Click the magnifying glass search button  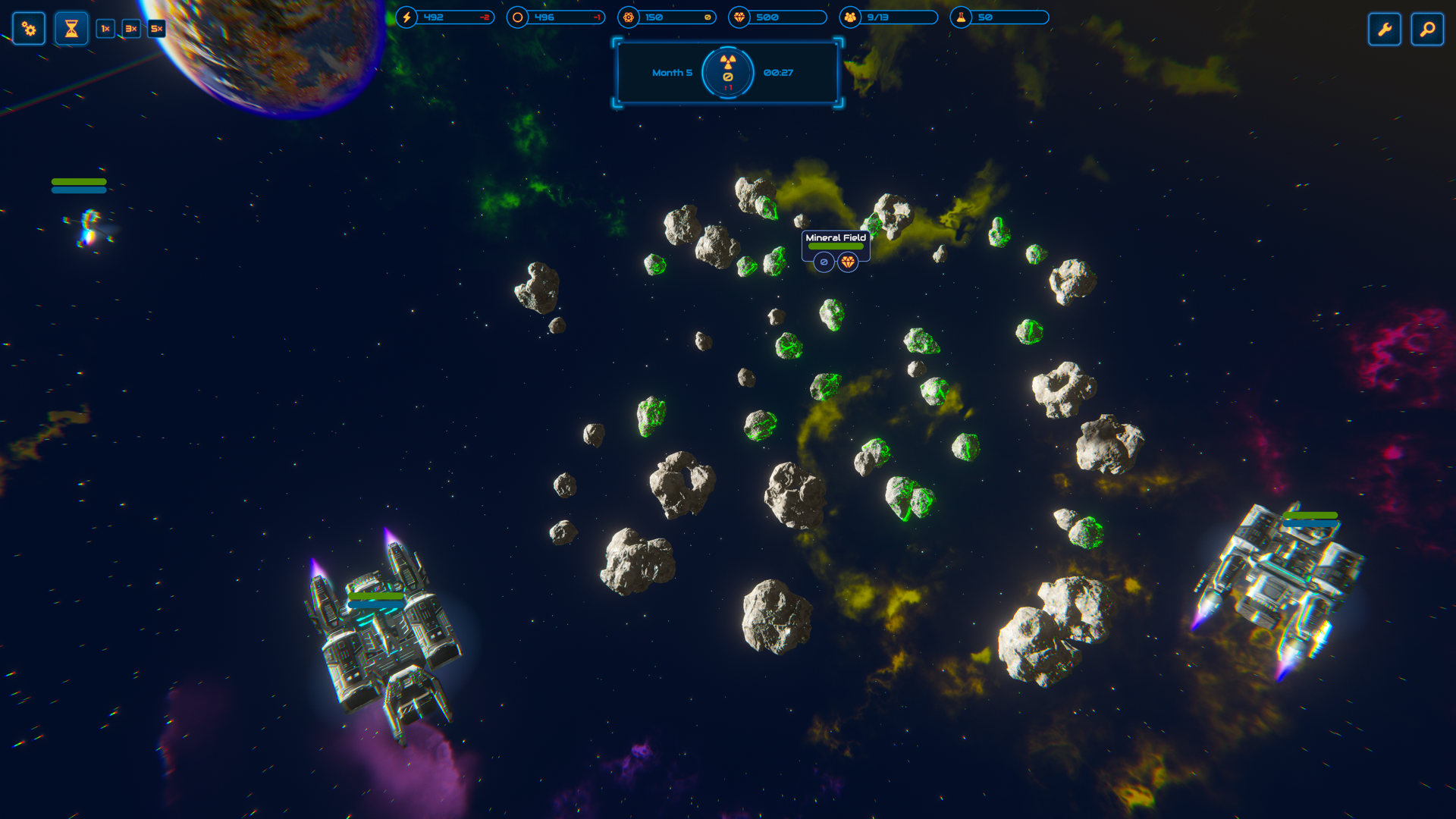1427,30
